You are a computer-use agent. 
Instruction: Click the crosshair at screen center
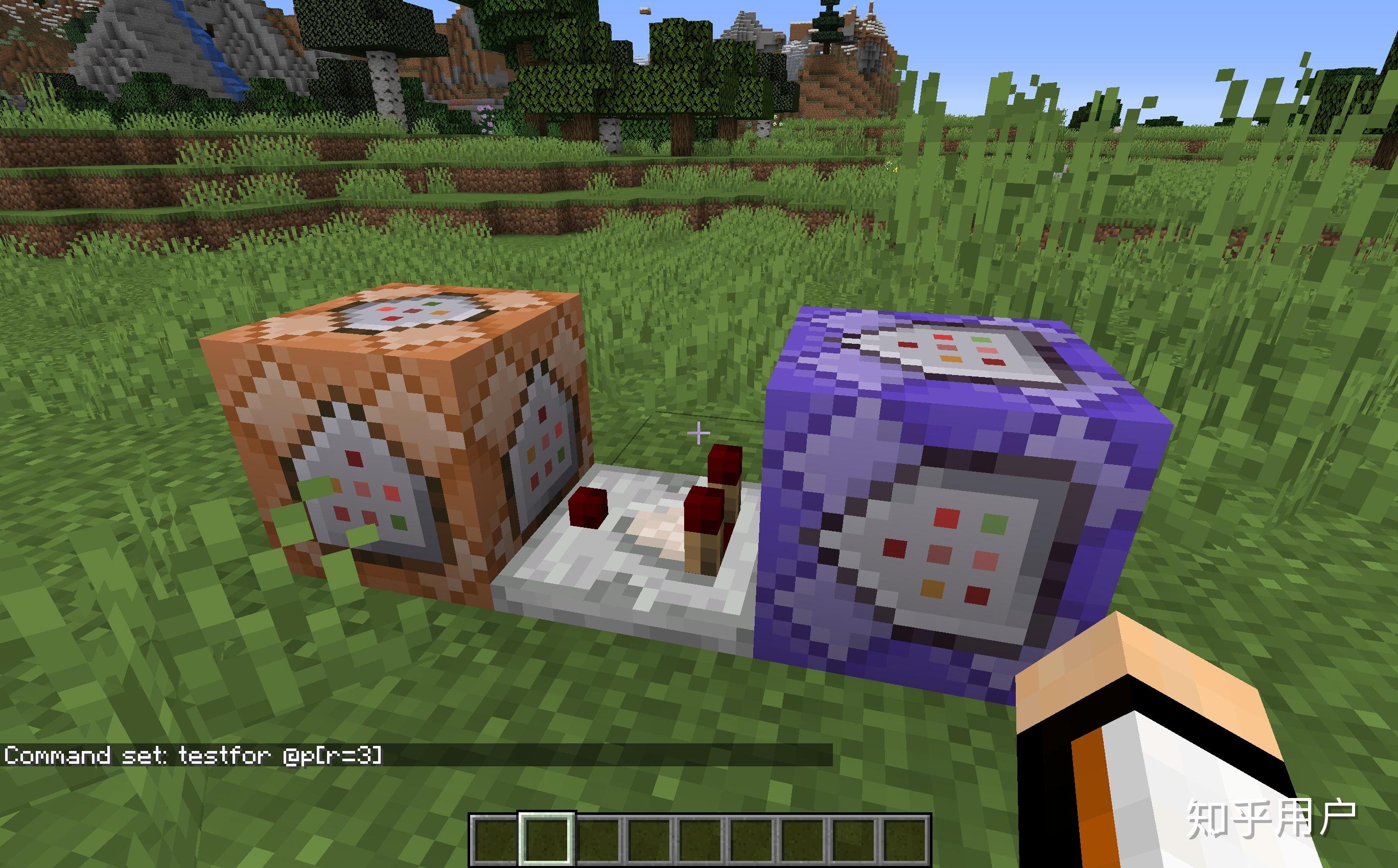[x=698, y=434]
